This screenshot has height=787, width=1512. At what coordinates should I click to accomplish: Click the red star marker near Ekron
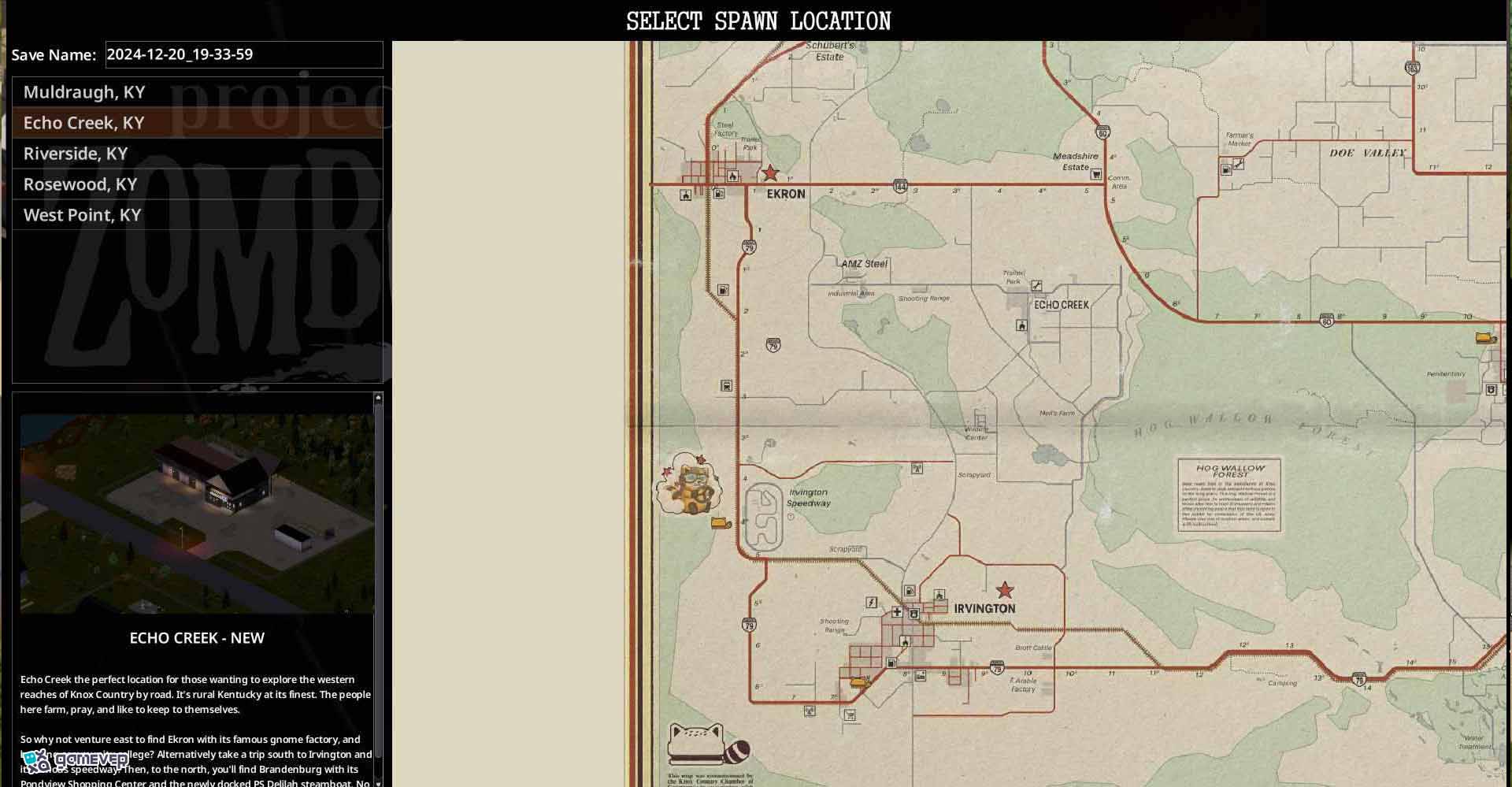(x=770, y=173)
